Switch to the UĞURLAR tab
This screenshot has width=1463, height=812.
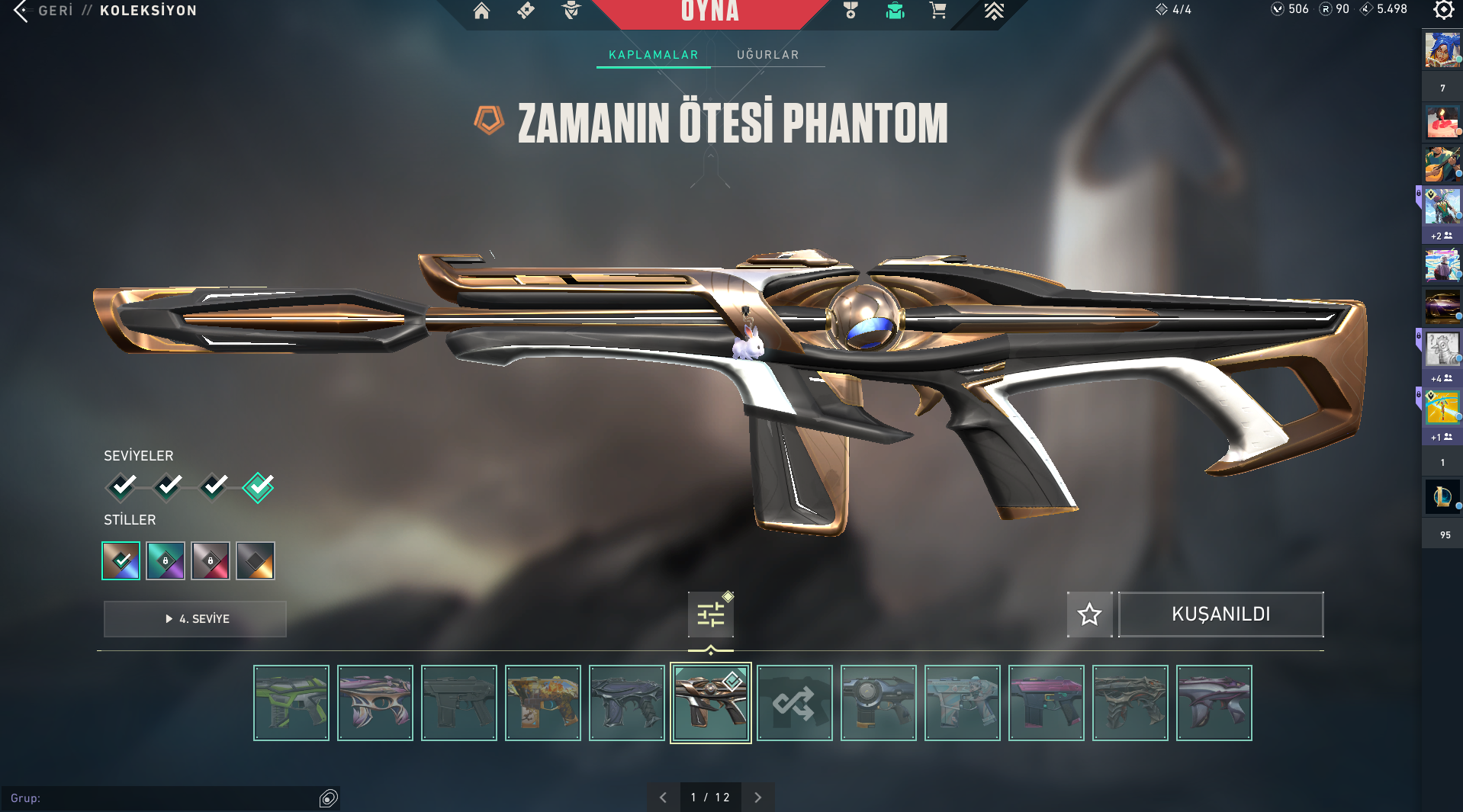click(x=767, y=55)
